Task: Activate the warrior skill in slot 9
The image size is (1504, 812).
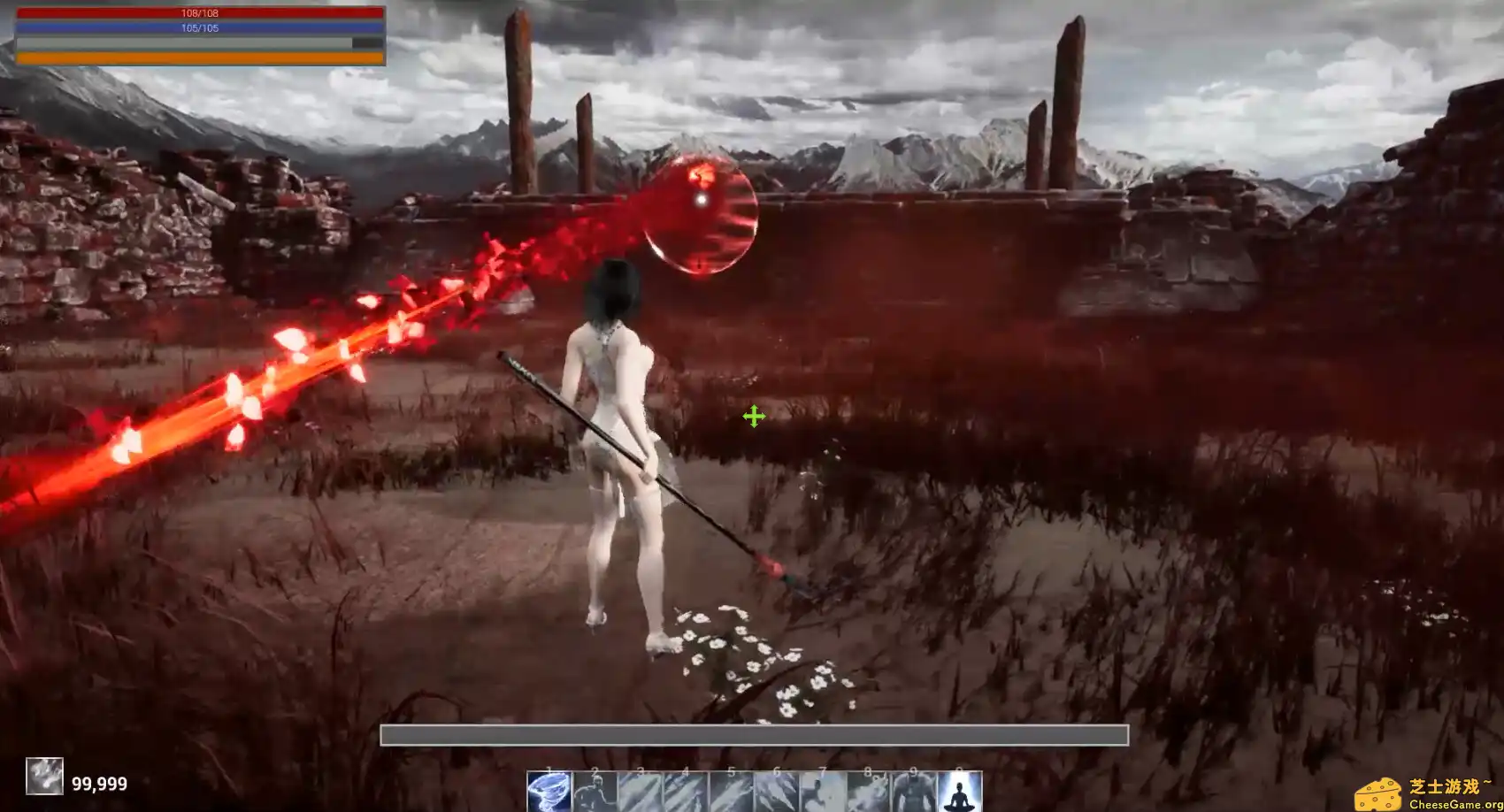Action: pos(911,792)
